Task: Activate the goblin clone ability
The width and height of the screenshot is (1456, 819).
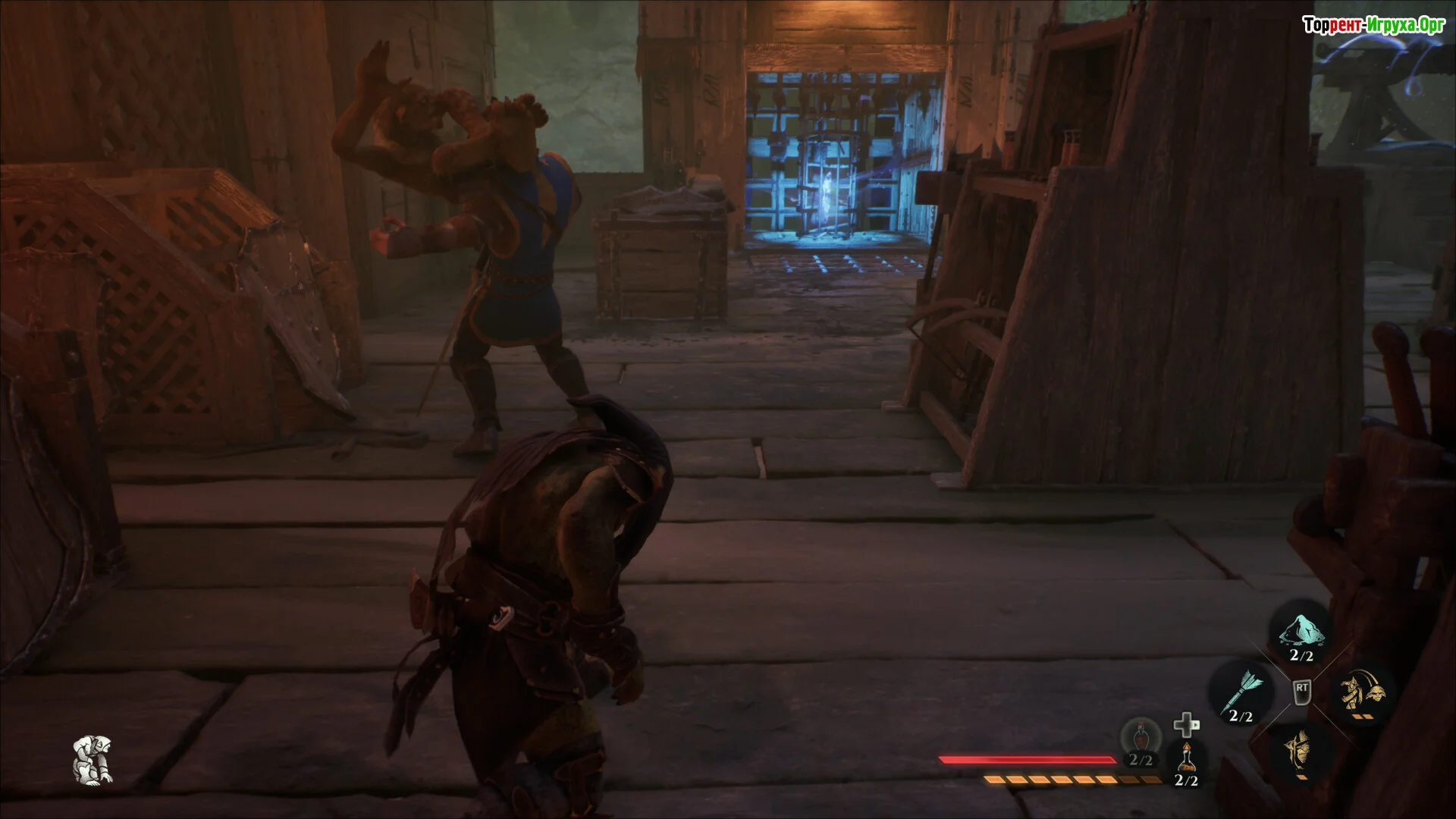Action: pos(1363,692)
